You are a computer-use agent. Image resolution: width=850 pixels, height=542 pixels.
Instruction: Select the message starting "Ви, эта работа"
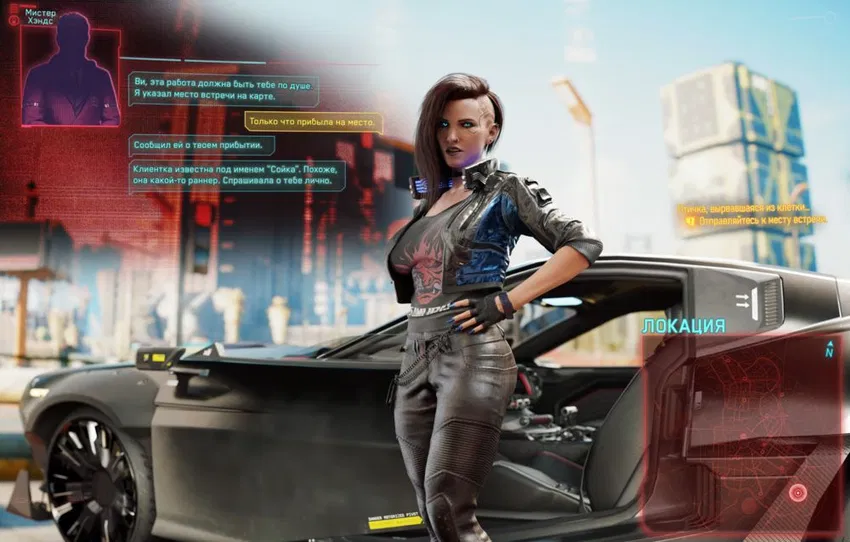coord(222,88)
